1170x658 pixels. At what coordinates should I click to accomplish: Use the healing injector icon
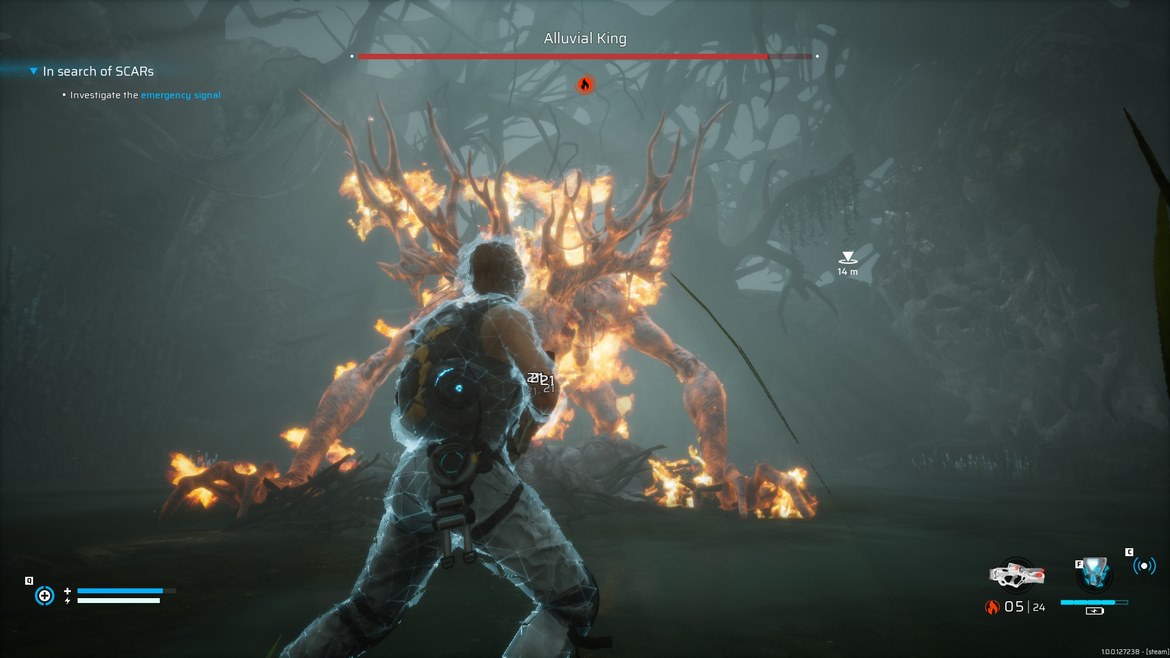tap(44, 596)
